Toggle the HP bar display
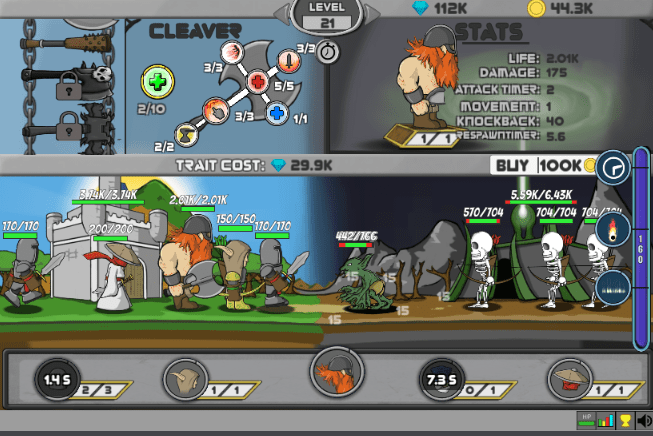The width and height of the screenshot is (653, 436). pyautogui.click(x=586, y=421)
